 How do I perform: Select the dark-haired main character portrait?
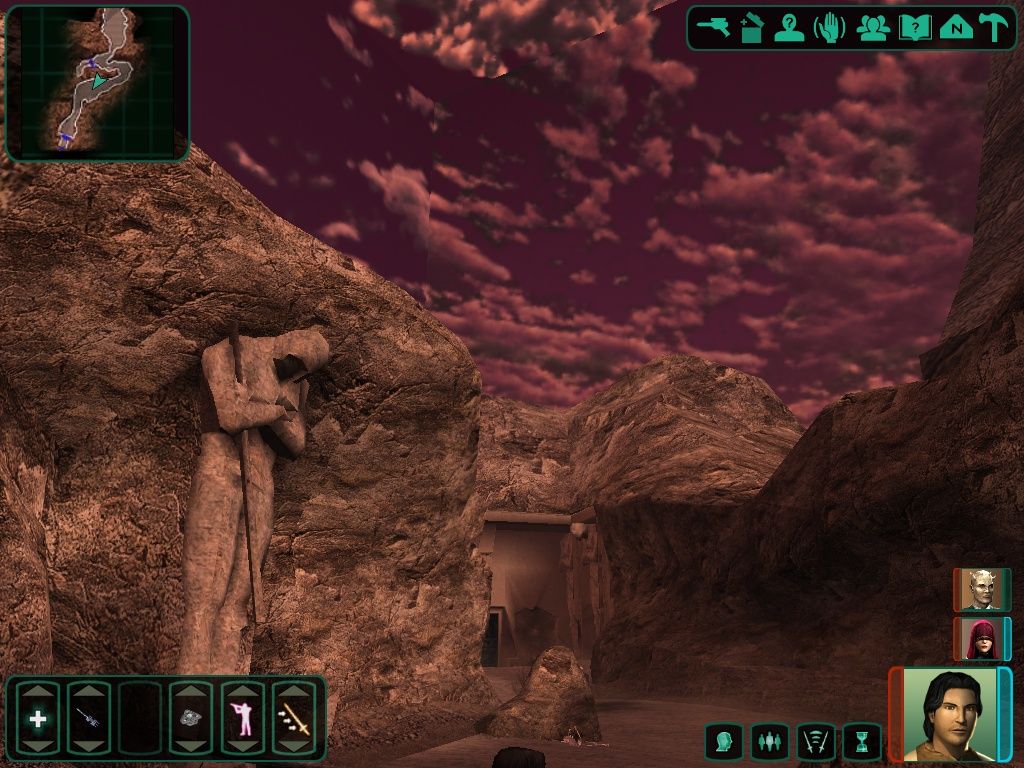coord(950,714)
